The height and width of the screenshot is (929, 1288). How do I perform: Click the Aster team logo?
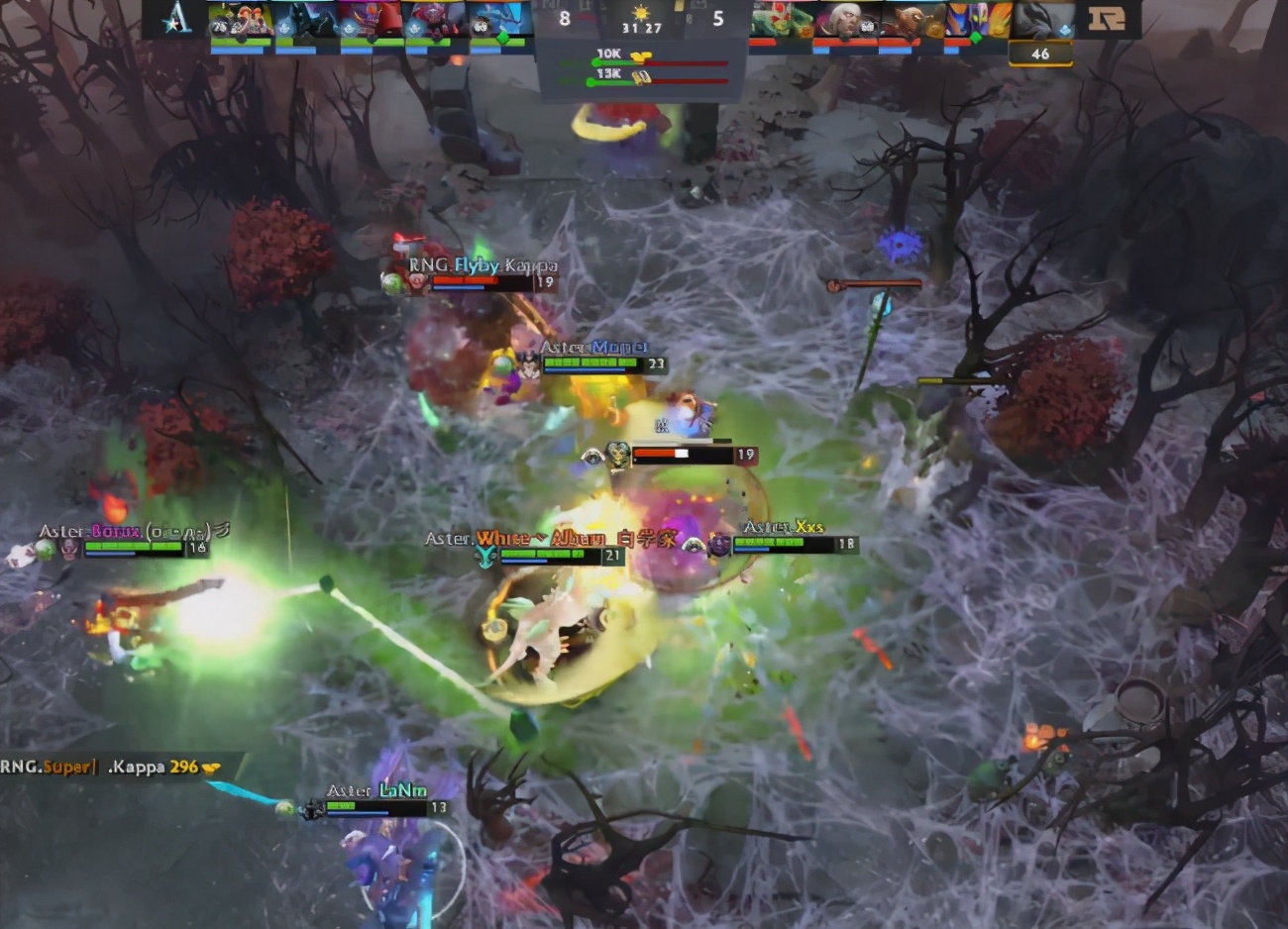176,18
